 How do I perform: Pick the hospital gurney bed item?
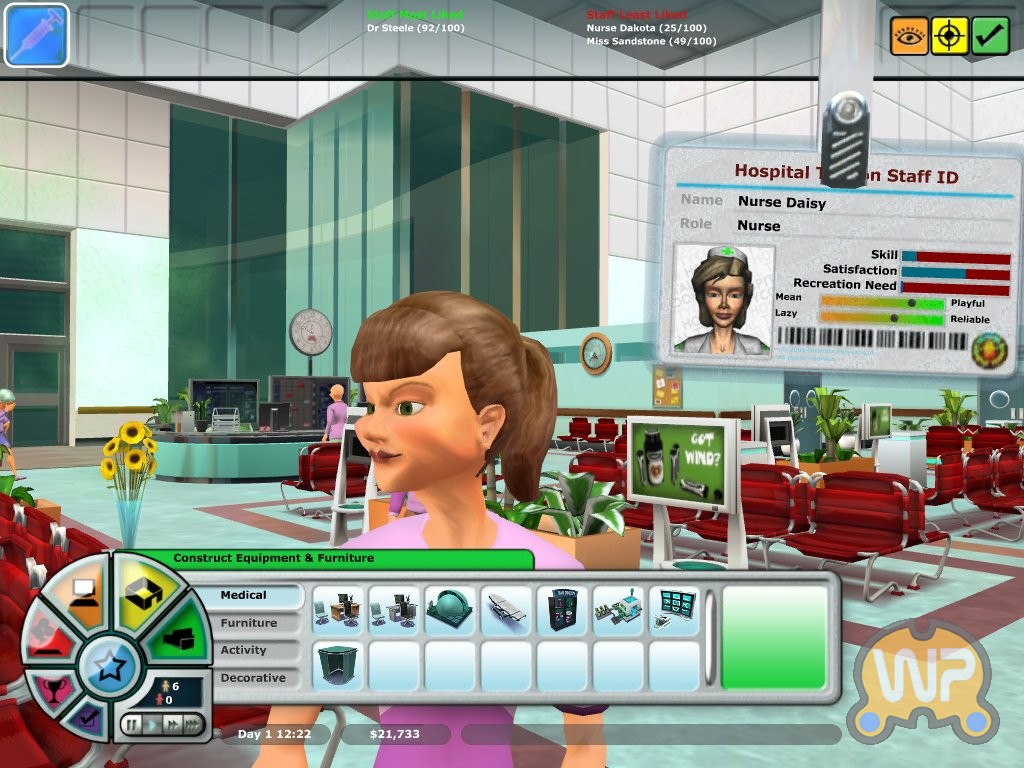tap(506, 611)
